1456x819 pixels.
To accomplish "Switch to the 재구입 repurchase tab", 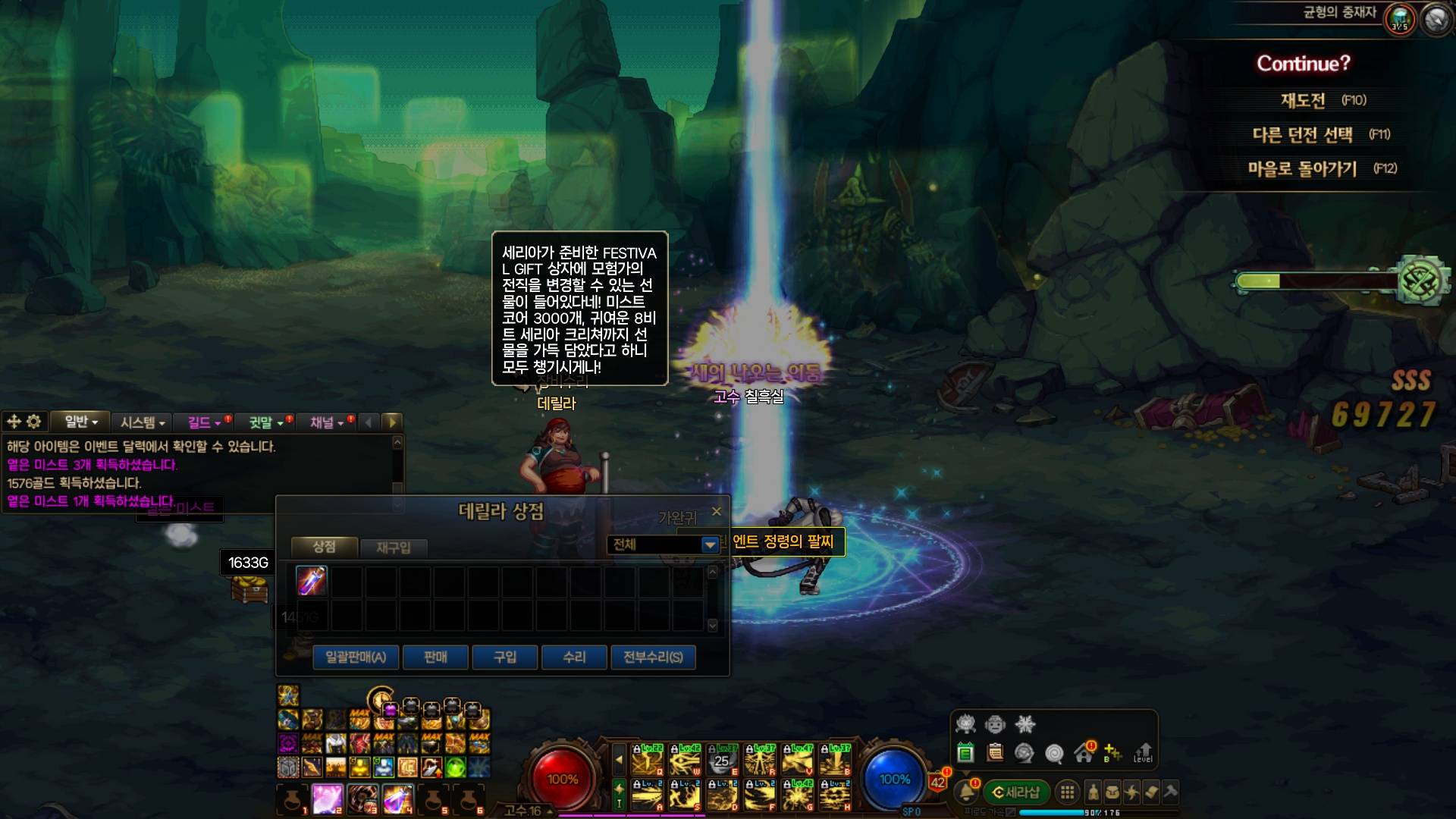I will [393, 548].
